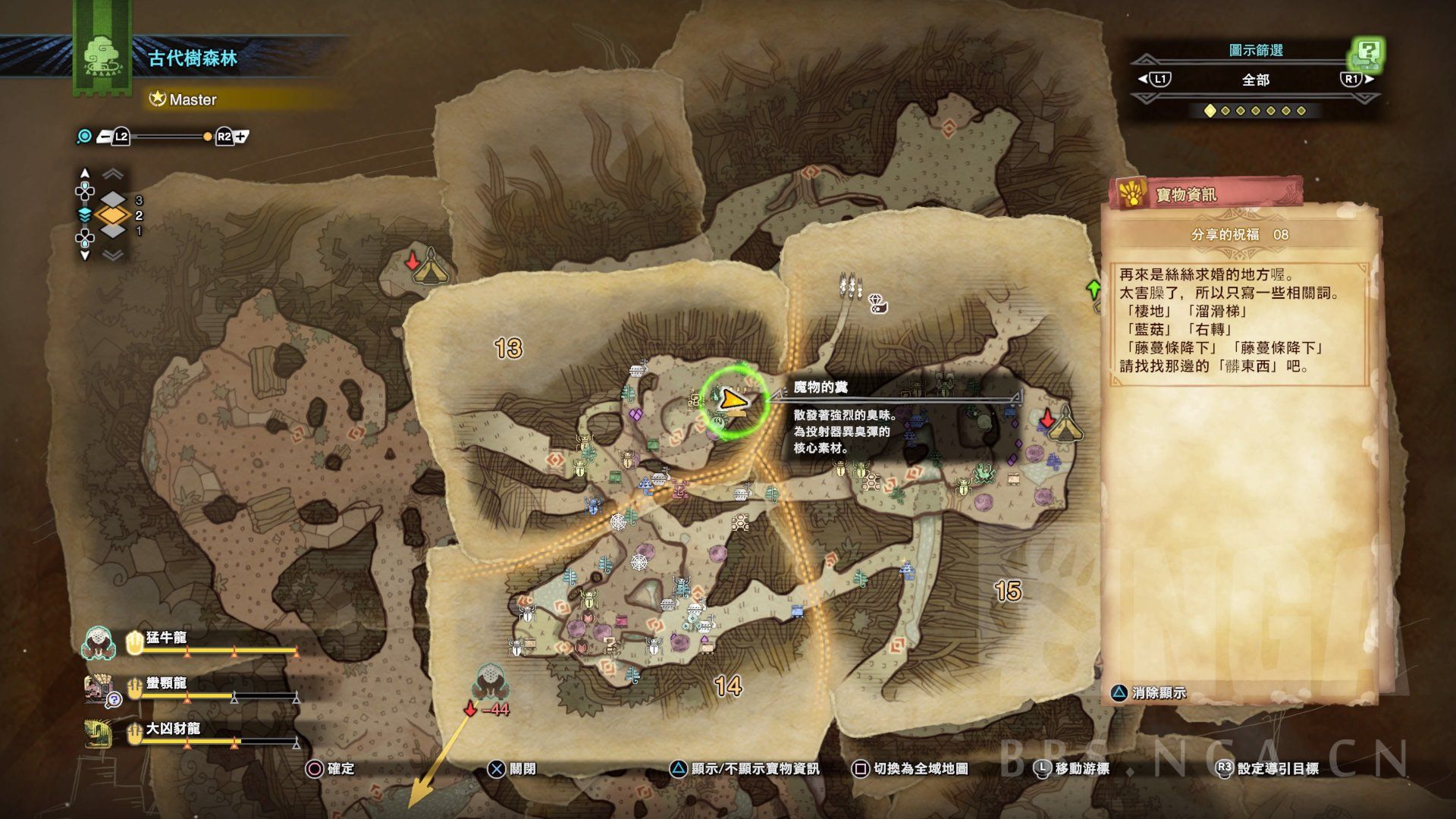Select the 蠻顎龍 monster entry
The width and height of the screenshot is (1456, 819).
pyautogui.click(x=166, y=685)
